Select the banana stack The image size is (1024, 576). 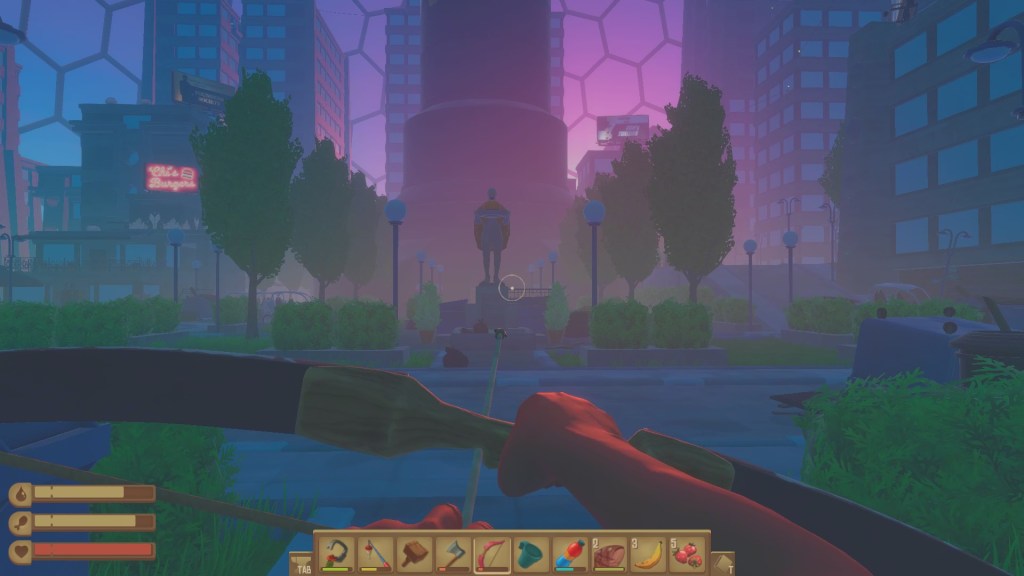click(x=647, y=553)
